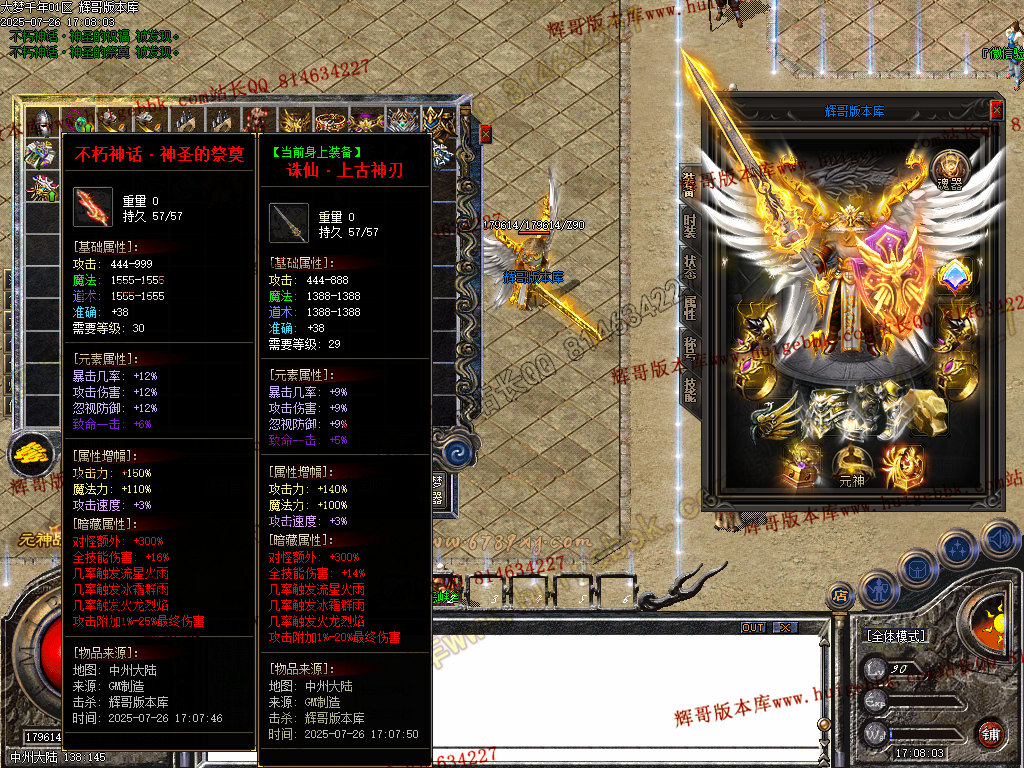Click the OUT button on chat box

tap(753, 628)
